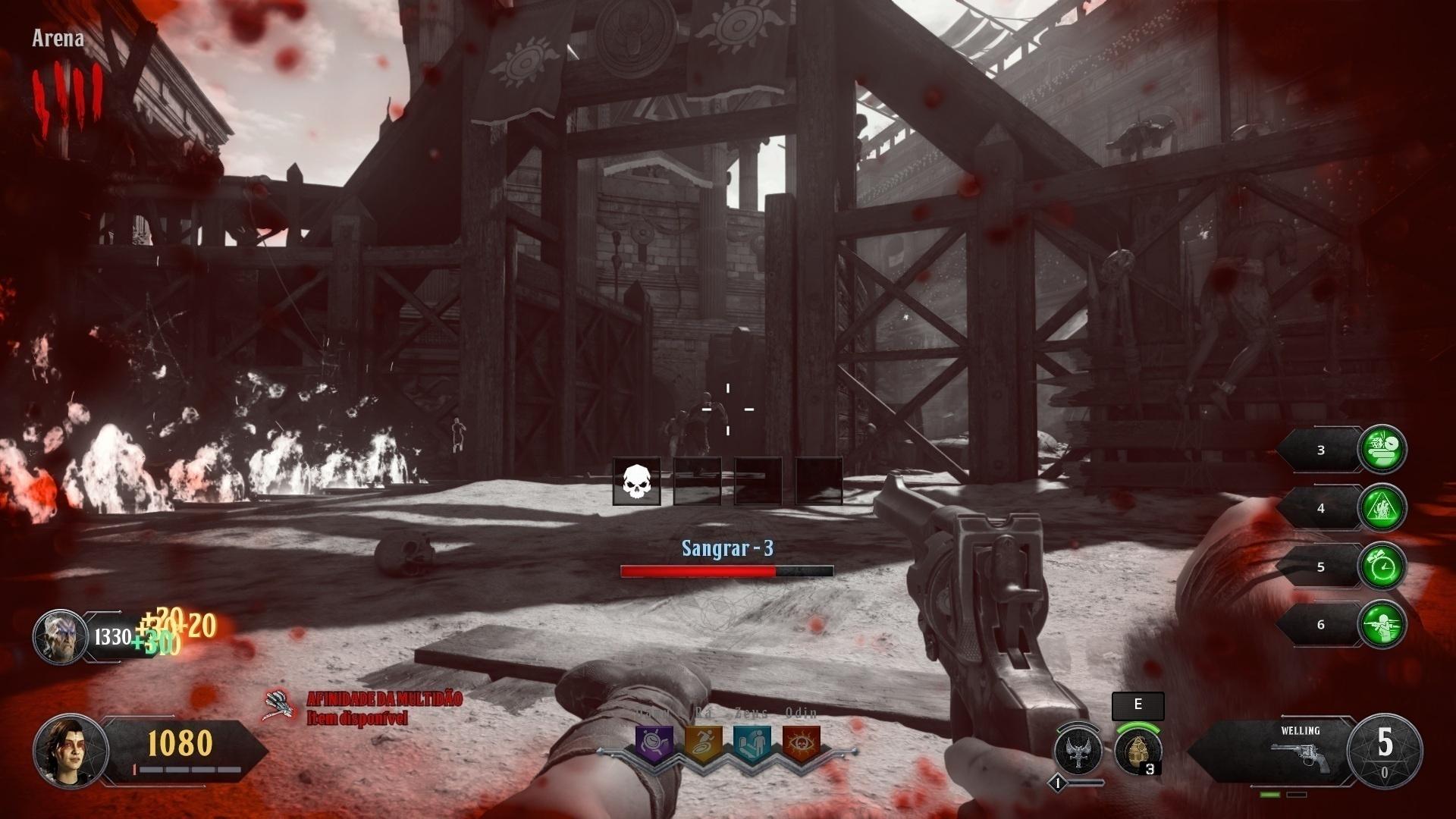Screen dimensions: 1456x819
Task: Click the teammate portrait with 1330 points
Action: coord(60,637)
